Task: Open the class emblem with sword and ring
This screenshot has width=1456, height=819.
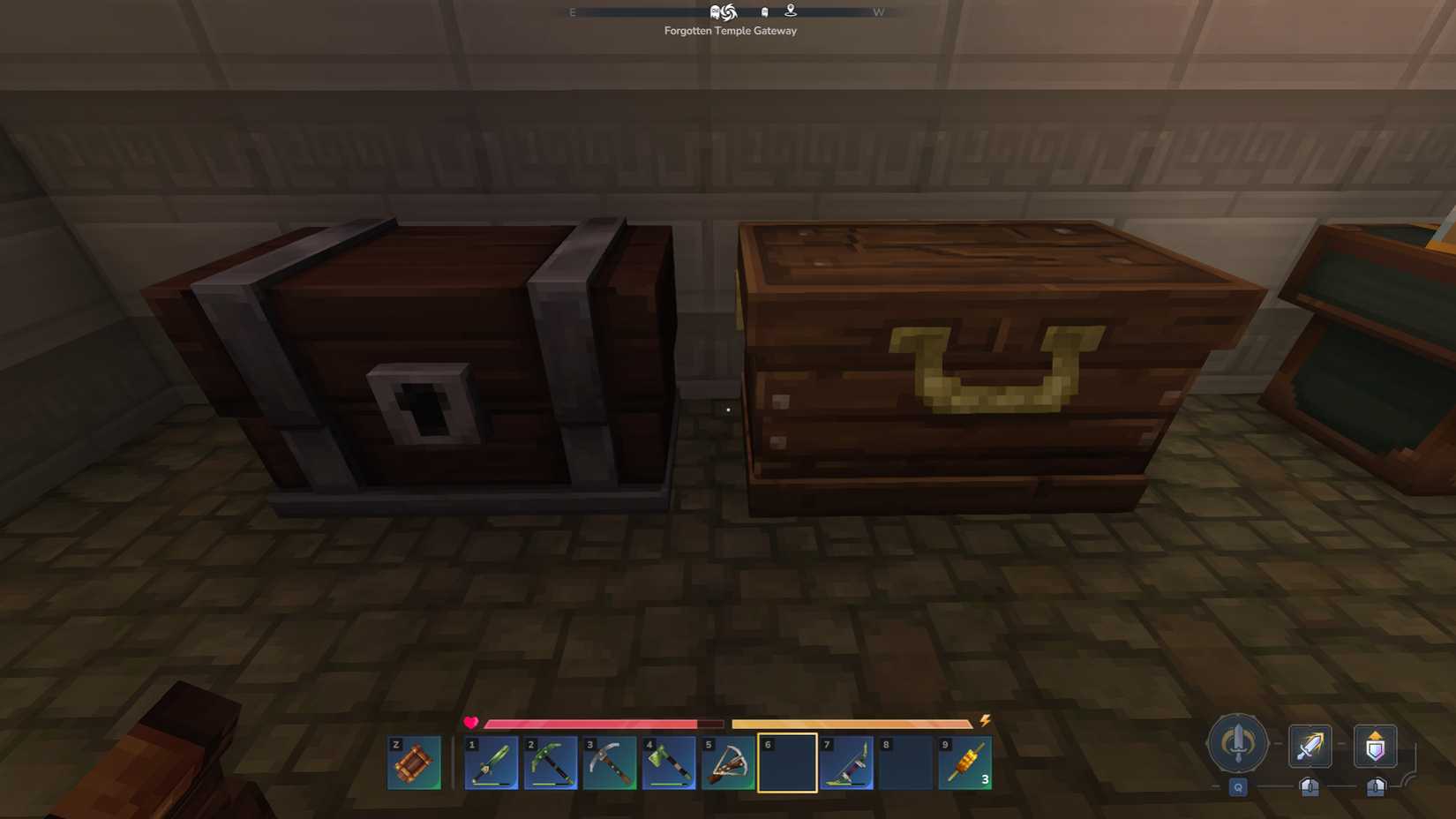Action: pyautogui.click(x=1238, y=744)
